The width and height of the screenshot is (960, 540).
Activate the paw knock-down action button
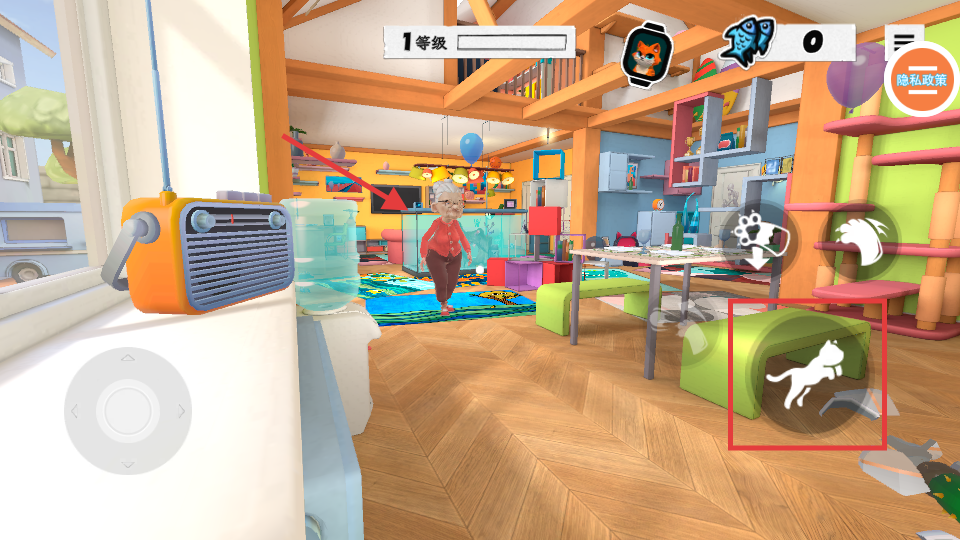coord(758,239)
